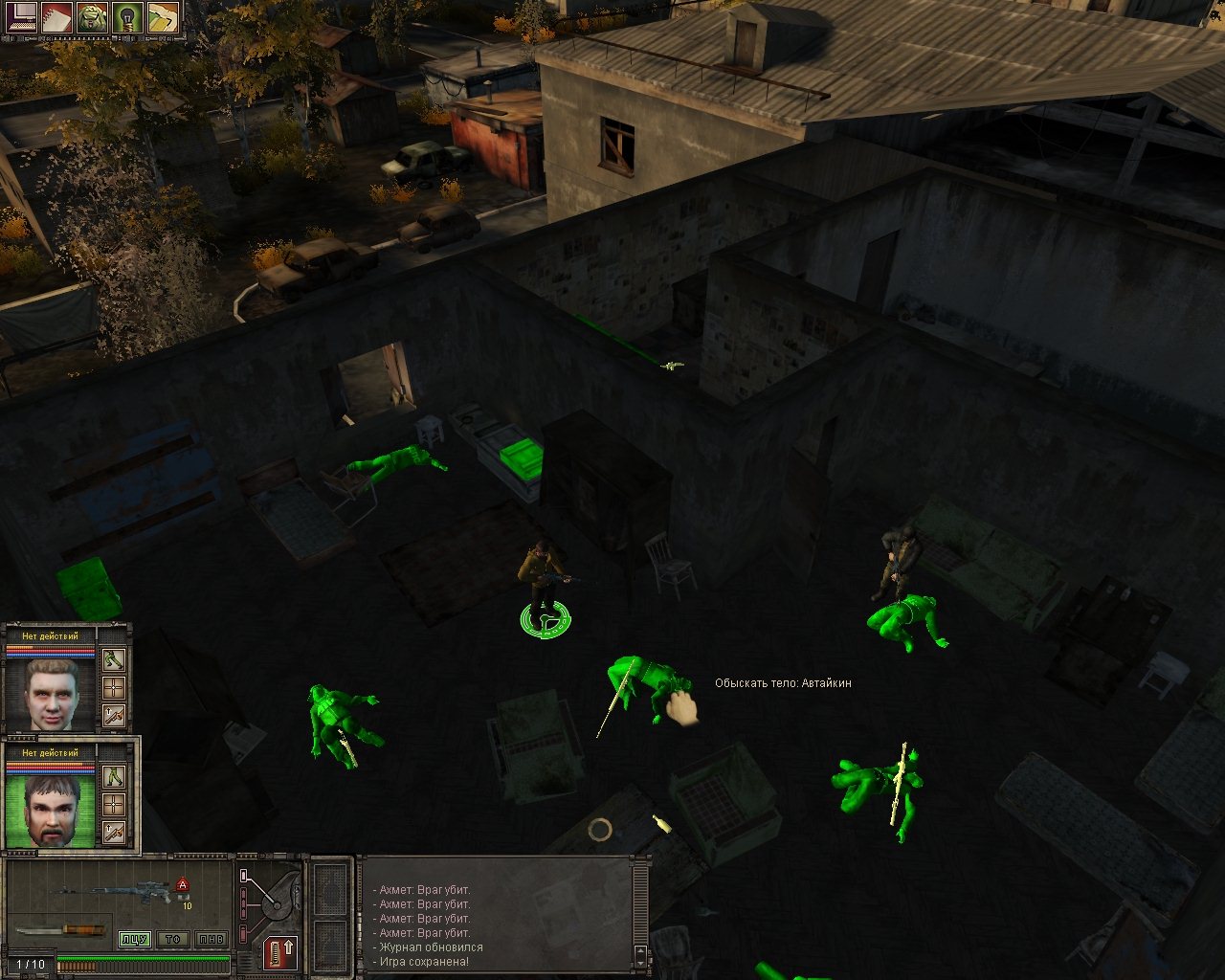
Task: Open the notepad journal icon
Action: [x=56, y=18]
